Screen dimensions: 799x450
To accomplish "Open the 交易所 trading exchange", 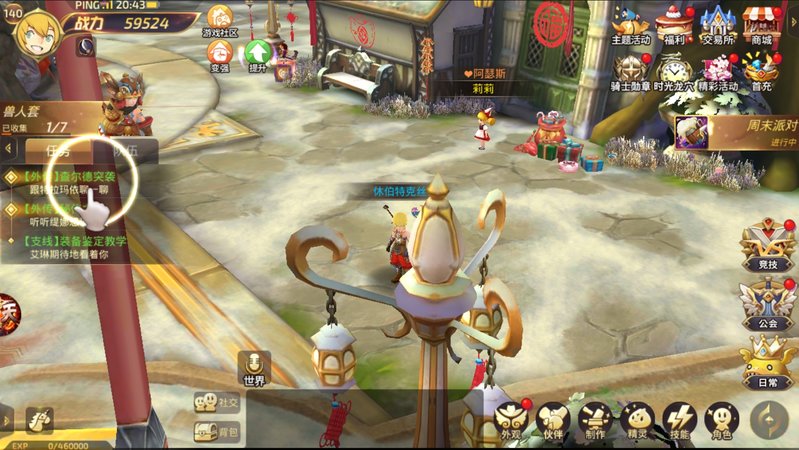I will [717, 22].
